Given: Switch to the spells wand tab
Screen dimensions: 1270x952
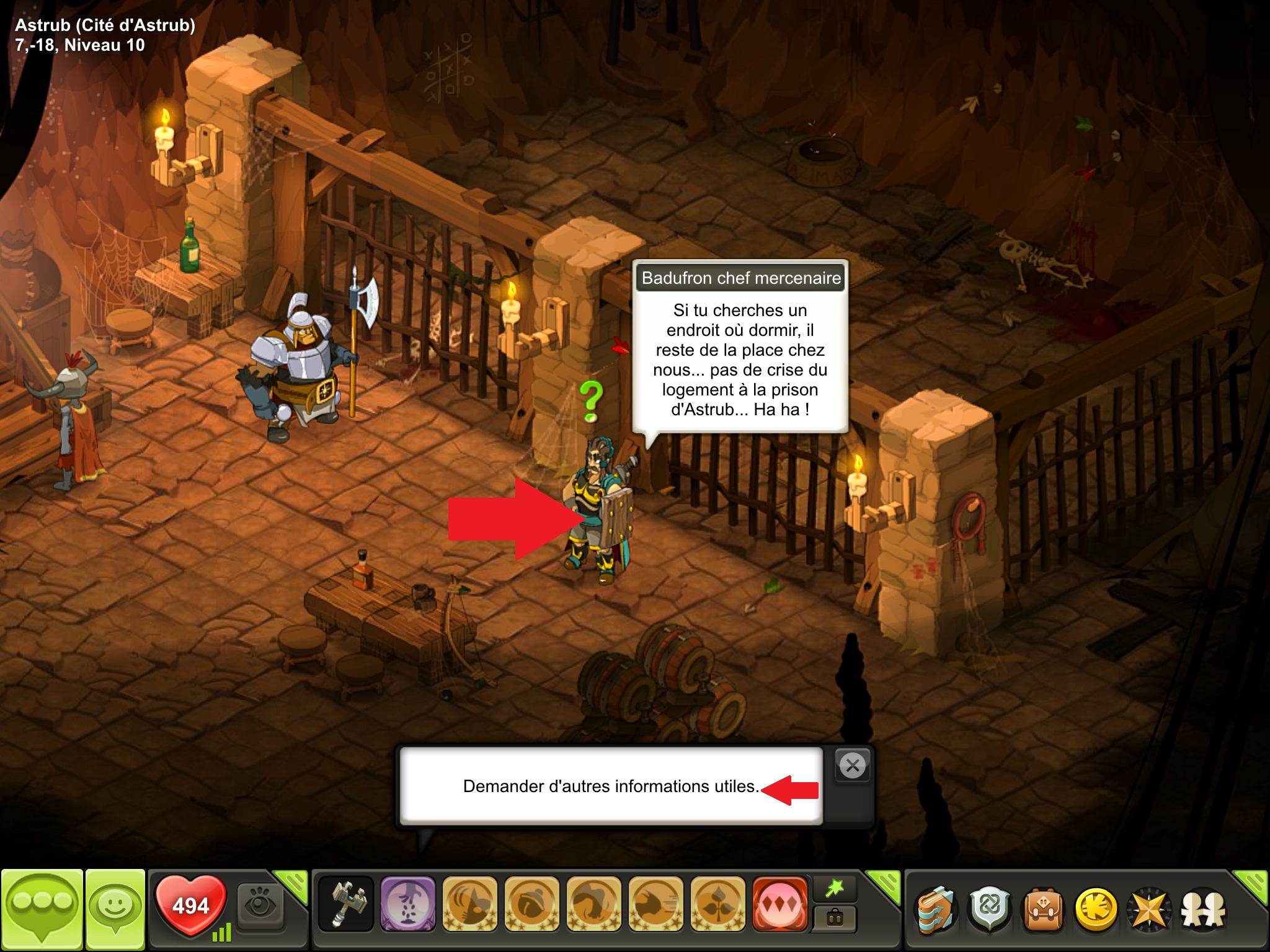Looking at the screenshot, I should 835,889.
